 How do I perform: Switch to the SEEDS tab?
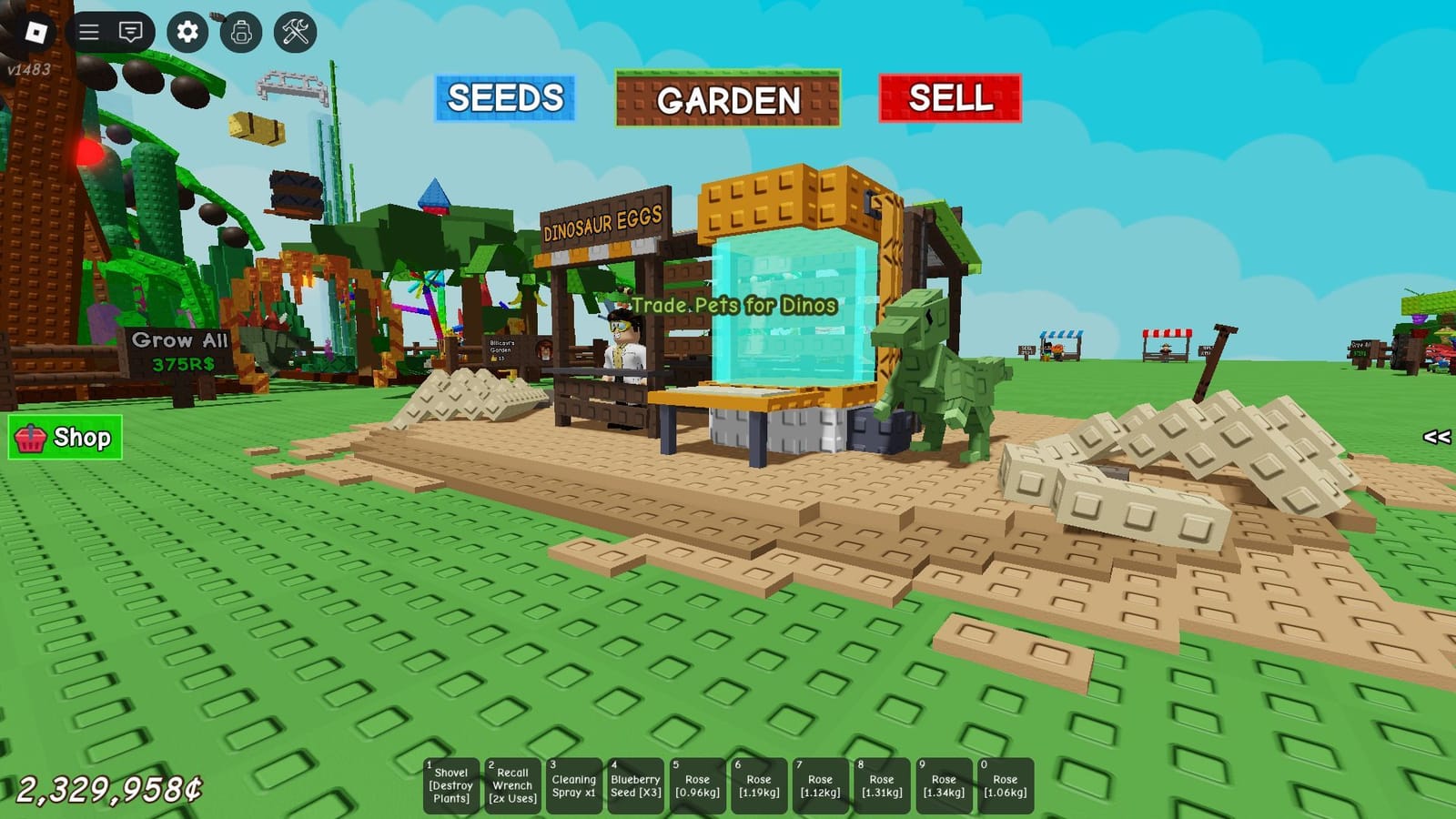[x=504, y=99]
